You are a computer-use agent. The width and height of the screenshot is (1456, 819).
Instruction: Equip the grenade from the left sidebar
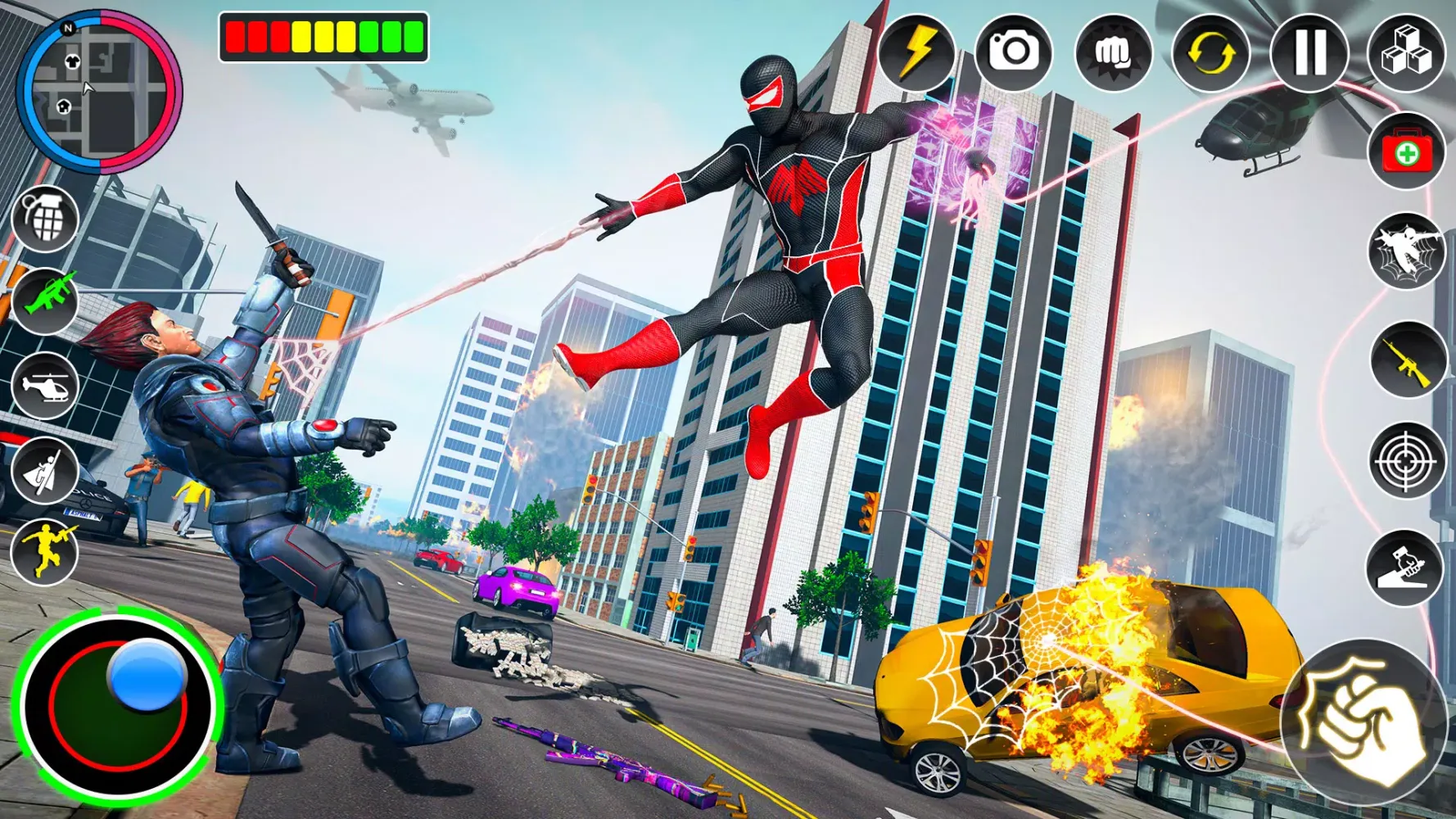click(x=45, y=219)
